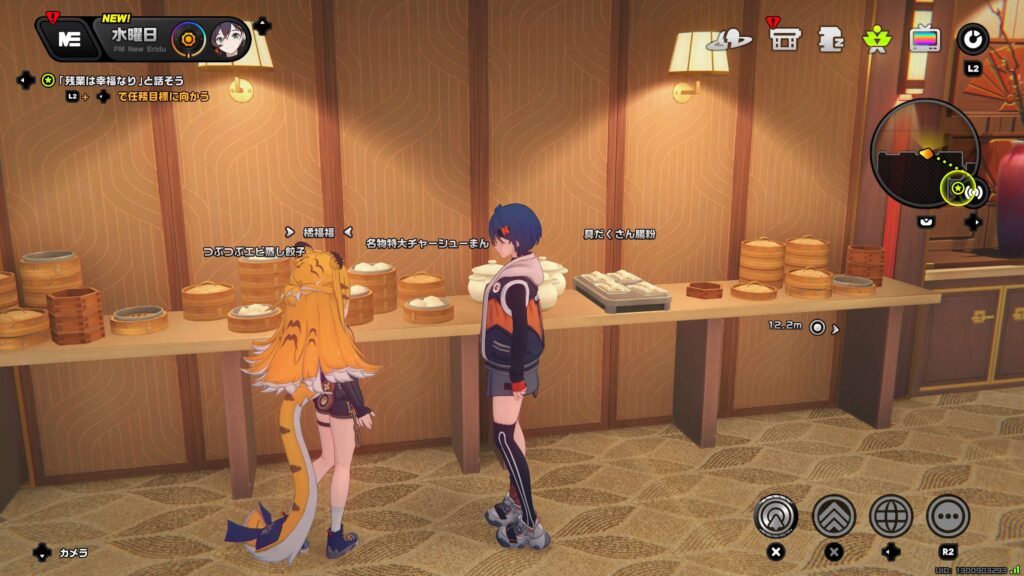Screen dimensions: 1024x576
Task: Open the circular minimap
Action: 924,155
